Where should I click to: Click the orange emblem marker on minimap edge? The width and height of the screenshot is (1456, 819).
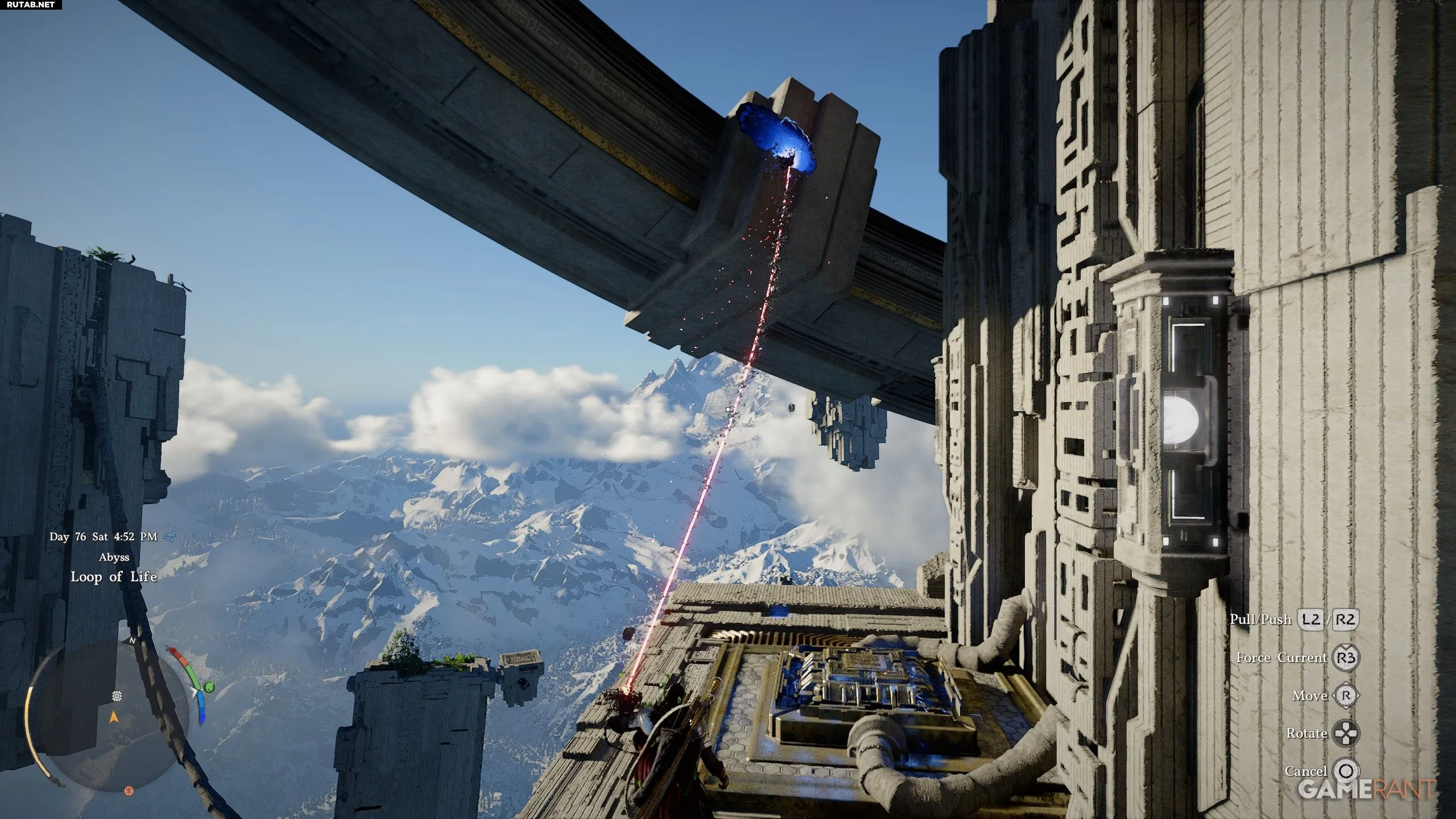tap(129, 791)
